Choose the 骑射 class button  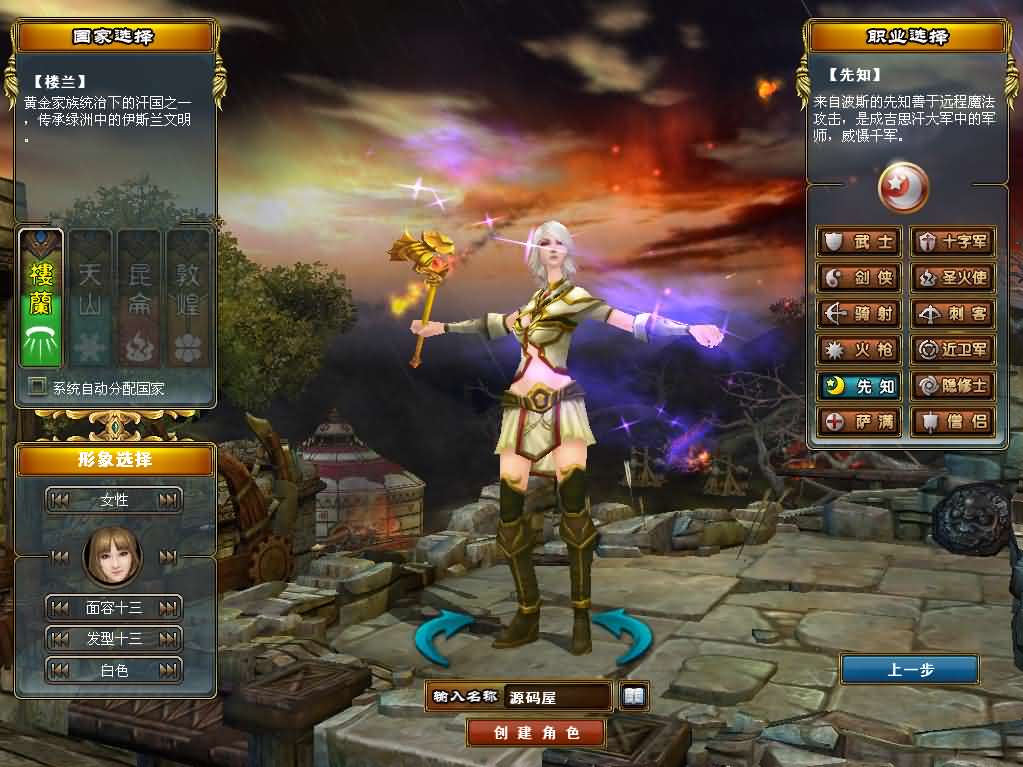[x=860, y=314]
